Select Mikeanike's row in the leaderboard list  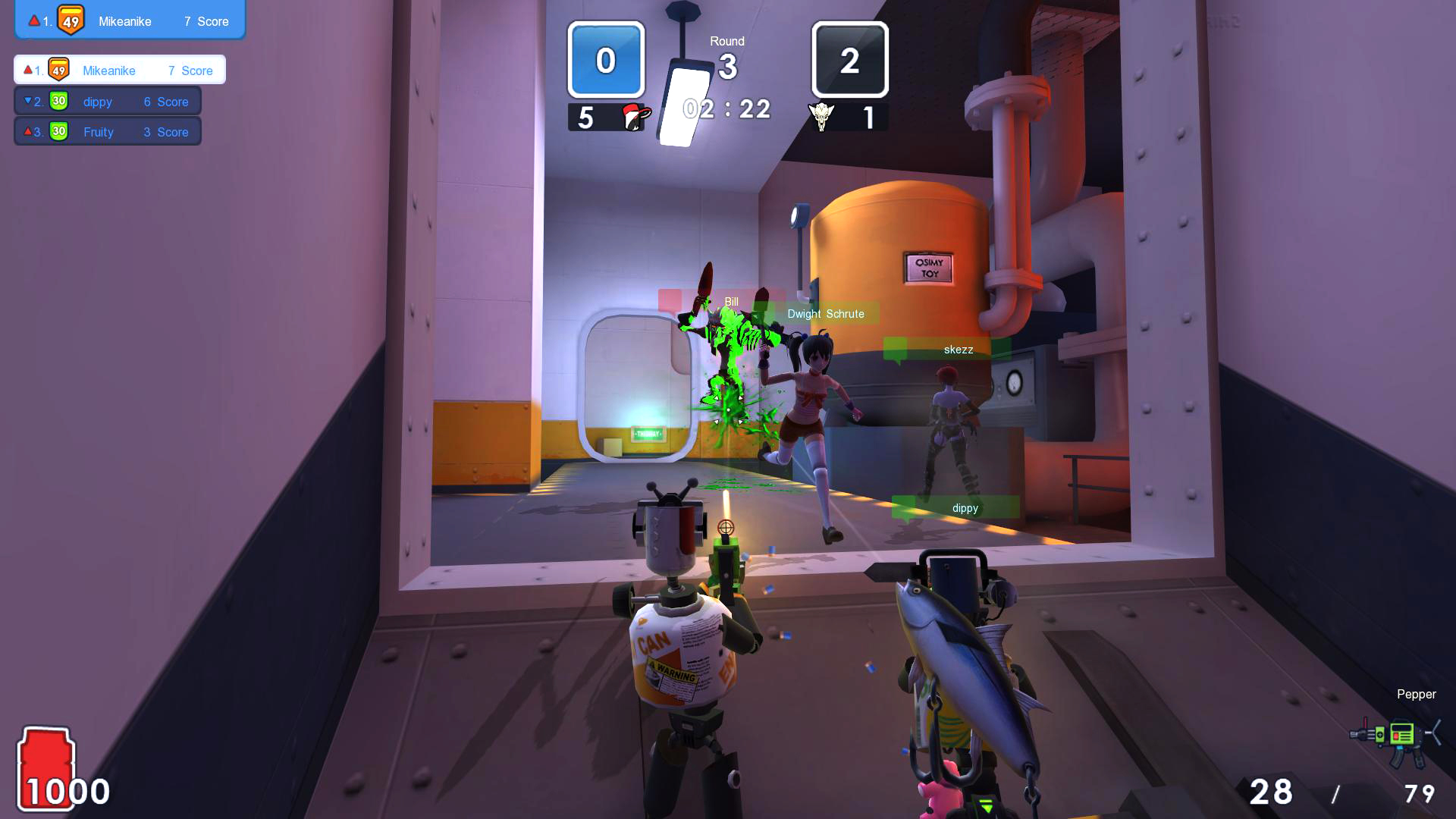tap(120, 71)
